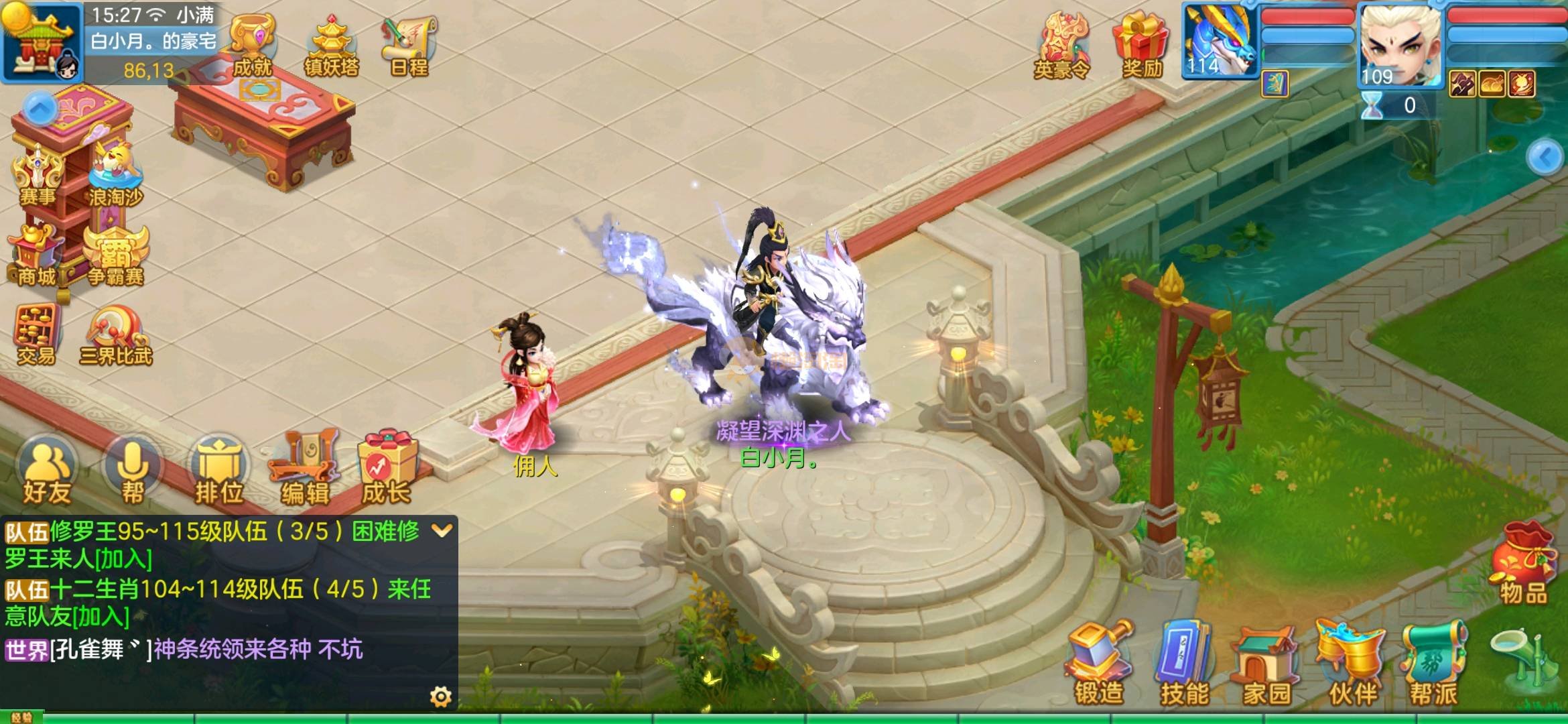The height and width of the screenshot is (724, 1568).
Task: Open chat settings gear icon
Action: pos(440,697)
